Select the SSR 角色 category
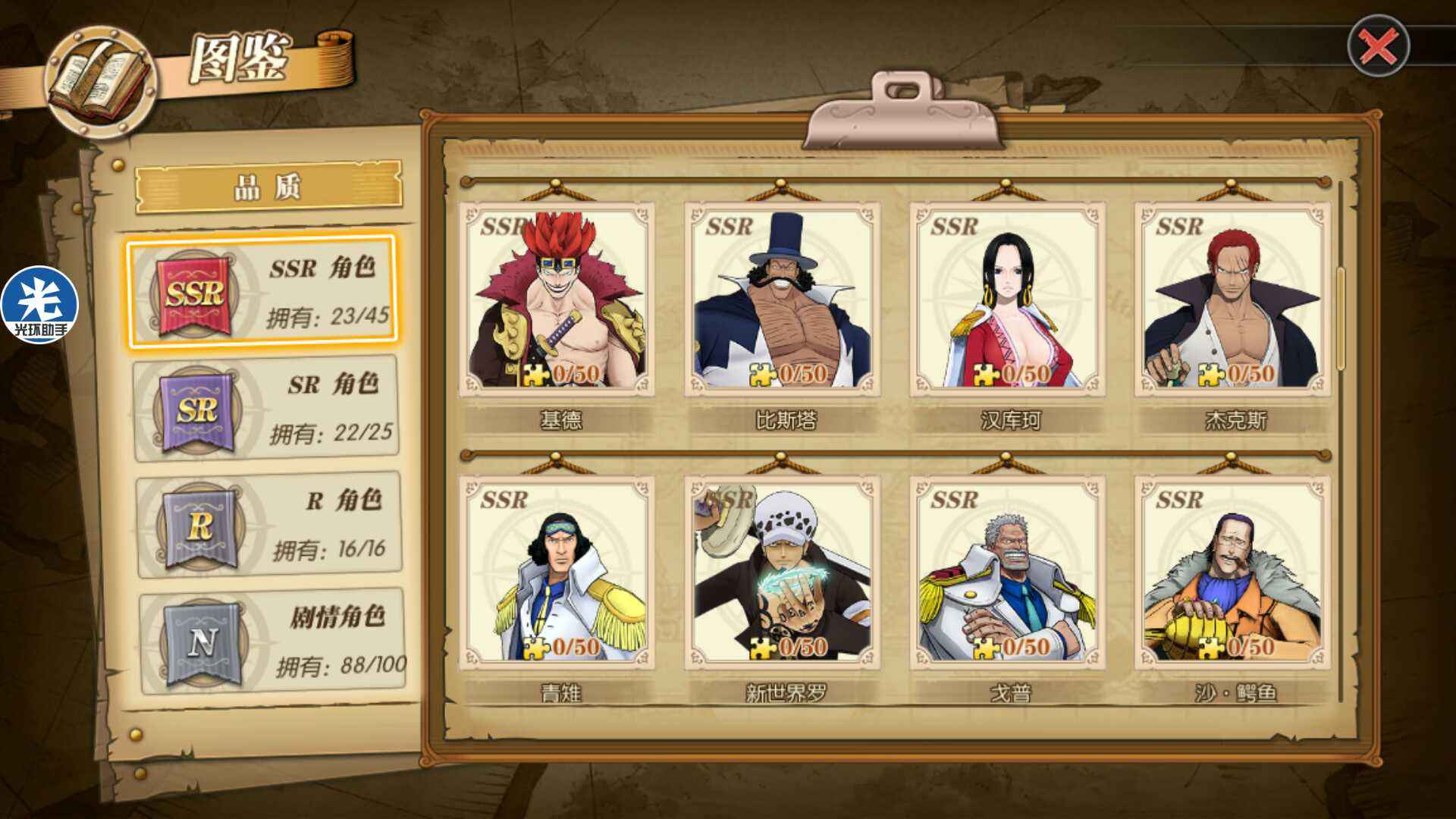This screenshot has height=819, width=1456. point(262,292)
